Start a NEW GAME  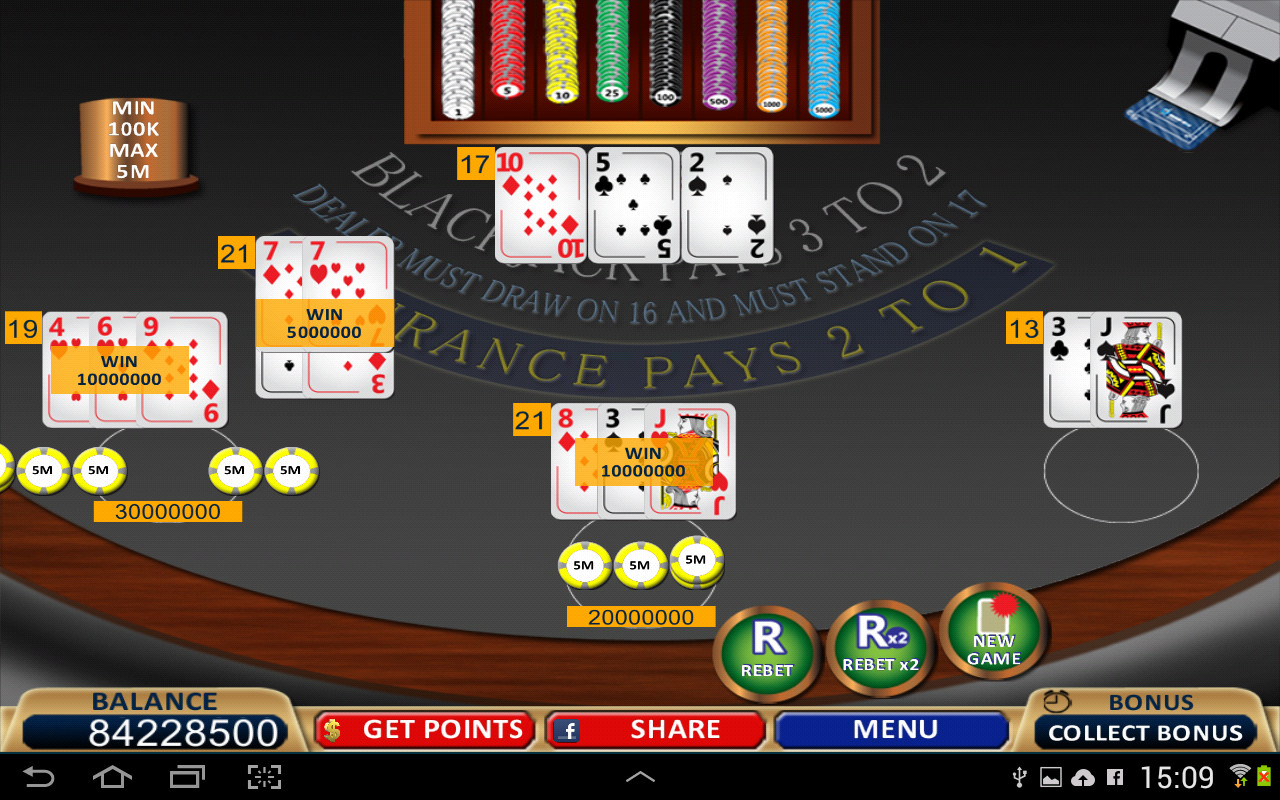pyautogui.click(x=993, y=633)
